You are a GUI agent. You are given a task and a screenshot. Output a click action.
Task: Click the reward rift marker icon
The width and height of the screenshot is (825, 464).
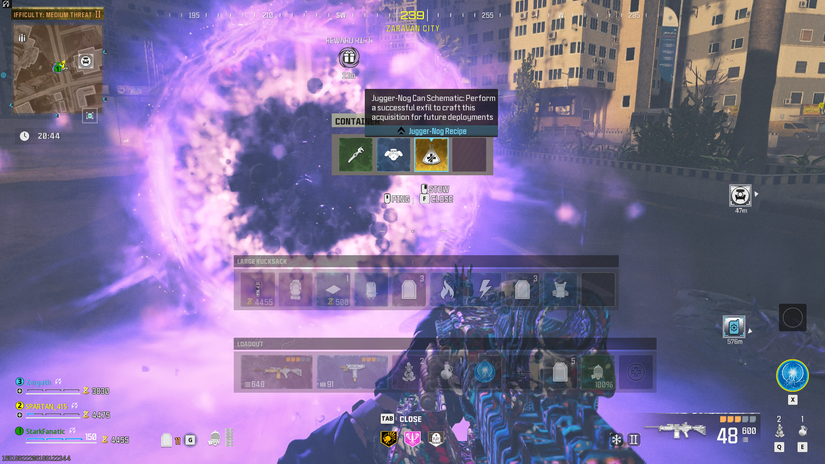(348, 58)
